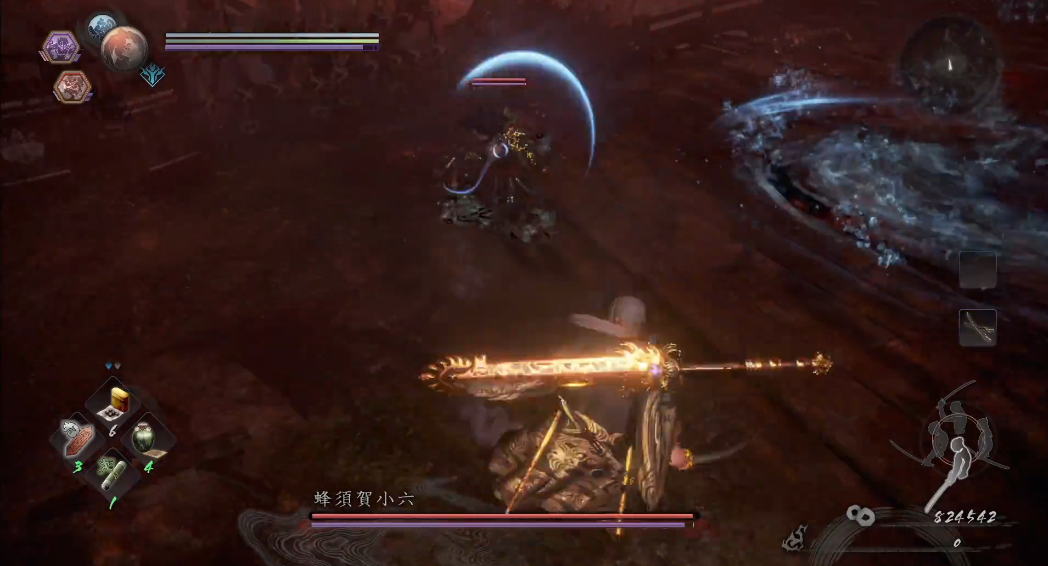
Task: Select the green jar item slot
Action: pos(146,438)
